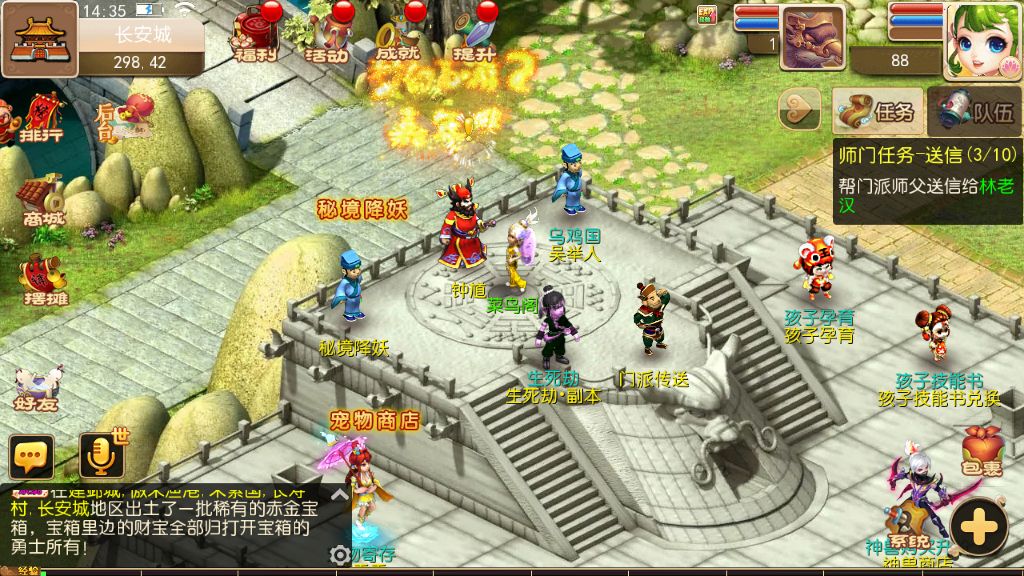Switch to the 任务 quest tab

pyautogui.click(x=878, y=110)
